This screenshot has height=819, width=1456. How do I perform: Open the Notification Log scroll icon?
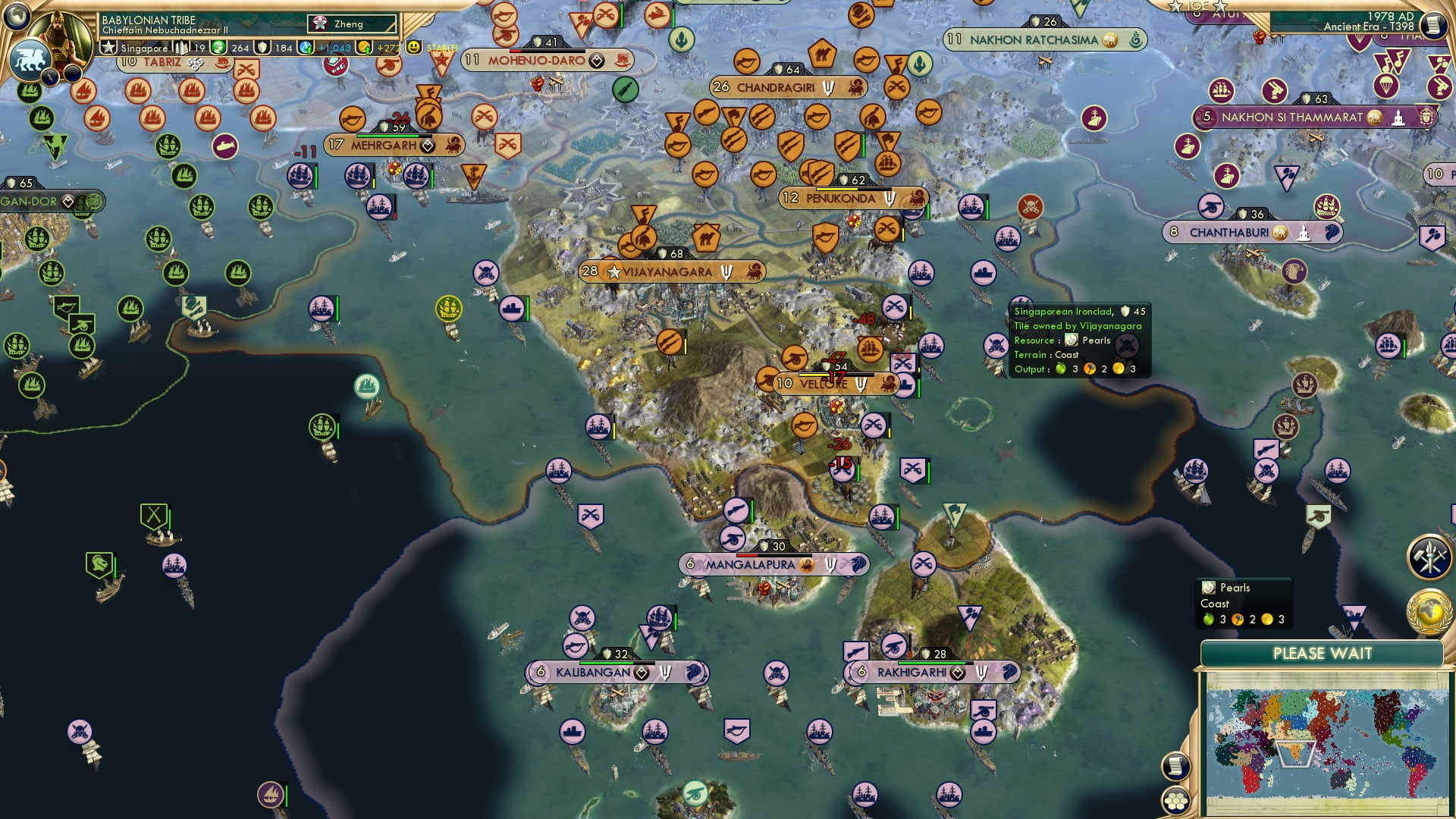tap(1175, 767)
